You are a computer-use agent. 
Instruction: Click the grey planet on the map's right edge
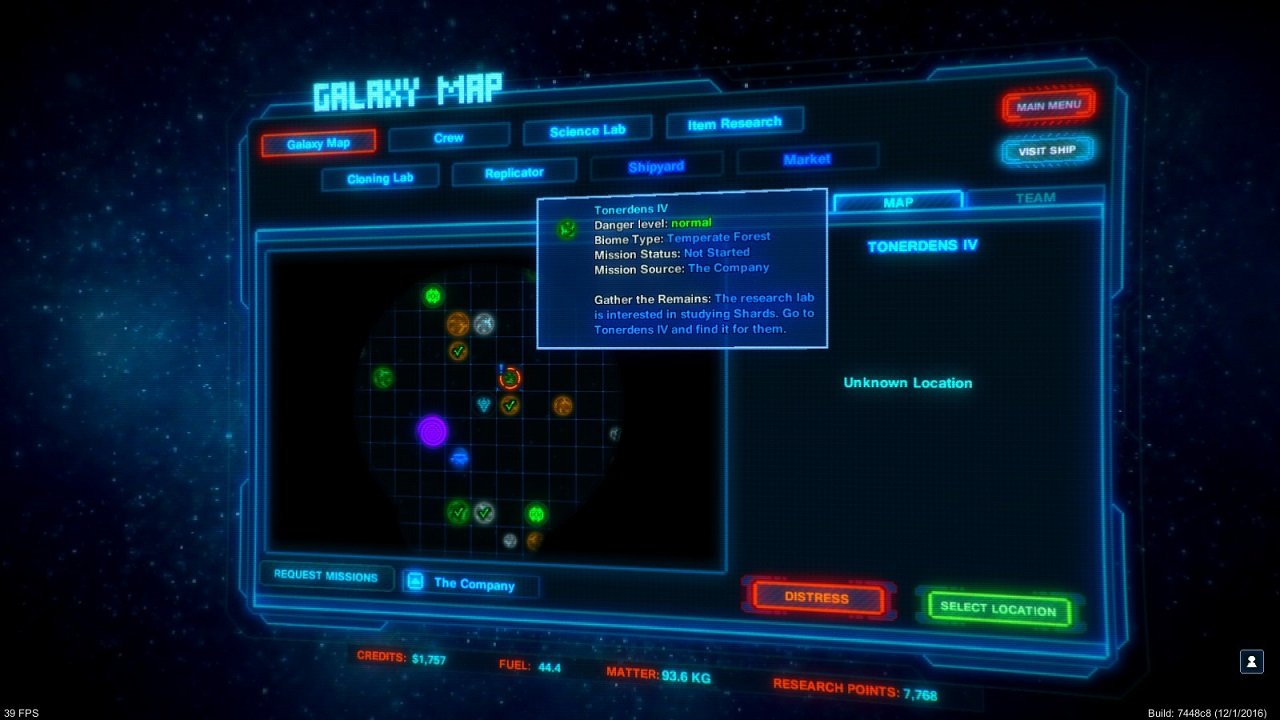[x=615, y=433]
